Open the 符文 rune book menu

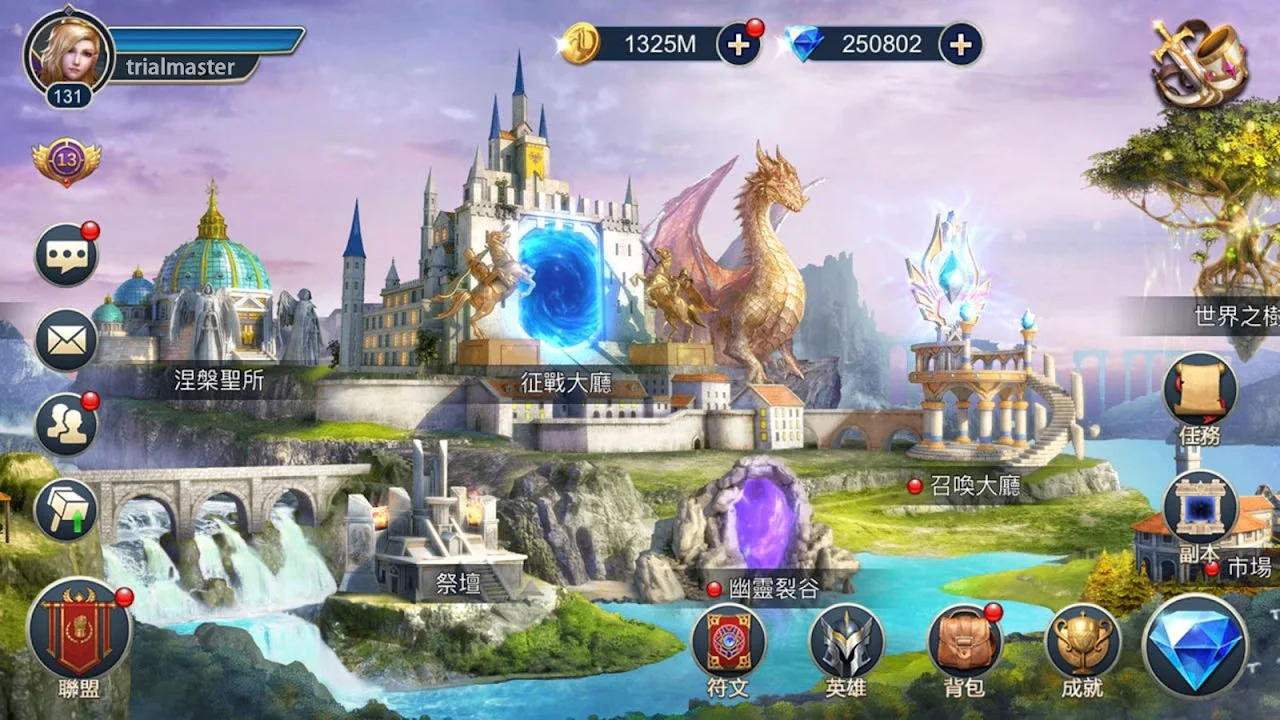pos(728,642)
